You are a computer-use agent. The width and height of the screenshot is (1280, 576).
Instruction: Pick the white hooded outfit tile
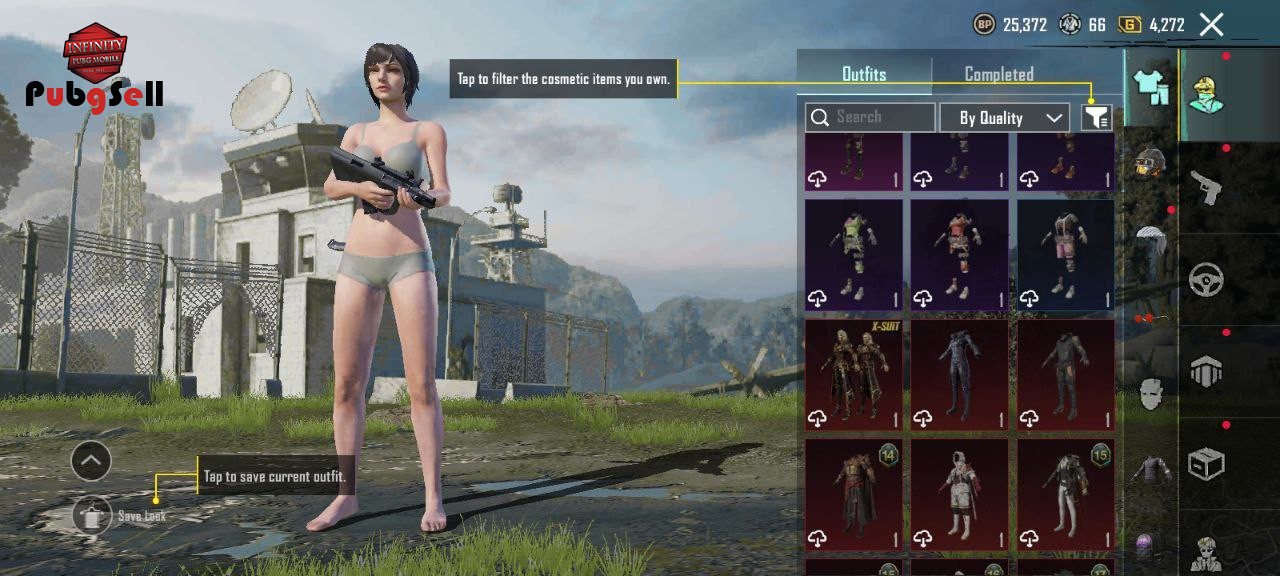pos(960,495)
